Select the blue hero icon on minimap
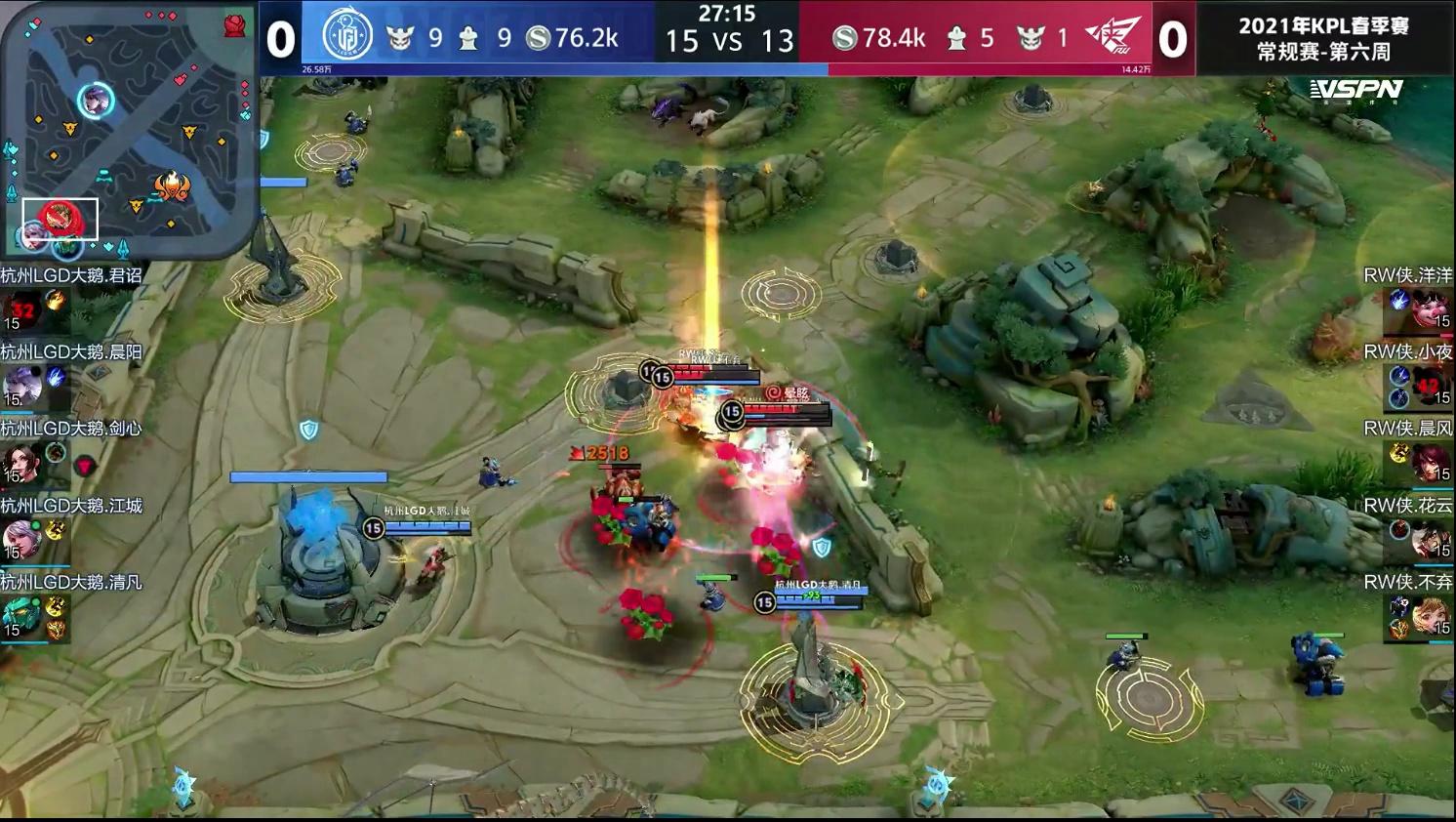 (x=96, y=100)
